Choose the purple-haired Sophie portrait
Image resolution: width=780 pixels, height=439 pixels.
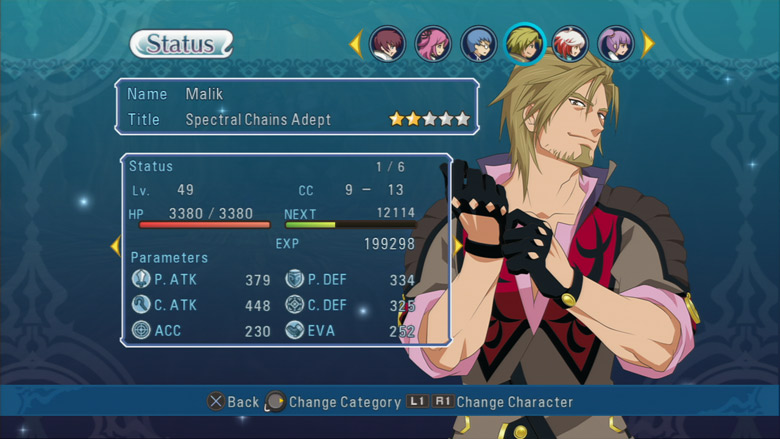point(616,44)
